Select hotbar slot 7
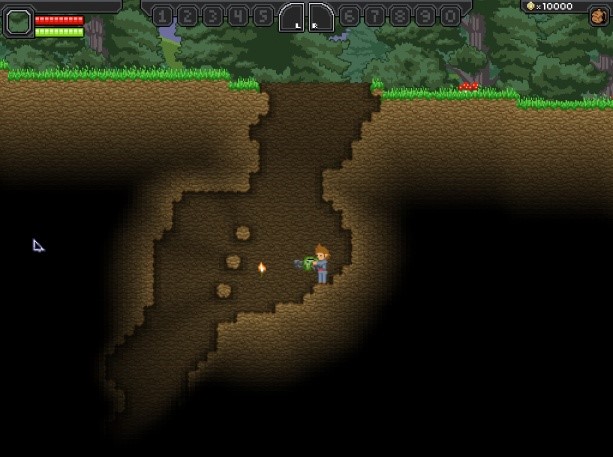Screen dimensions: 613x457 point(374,16)
